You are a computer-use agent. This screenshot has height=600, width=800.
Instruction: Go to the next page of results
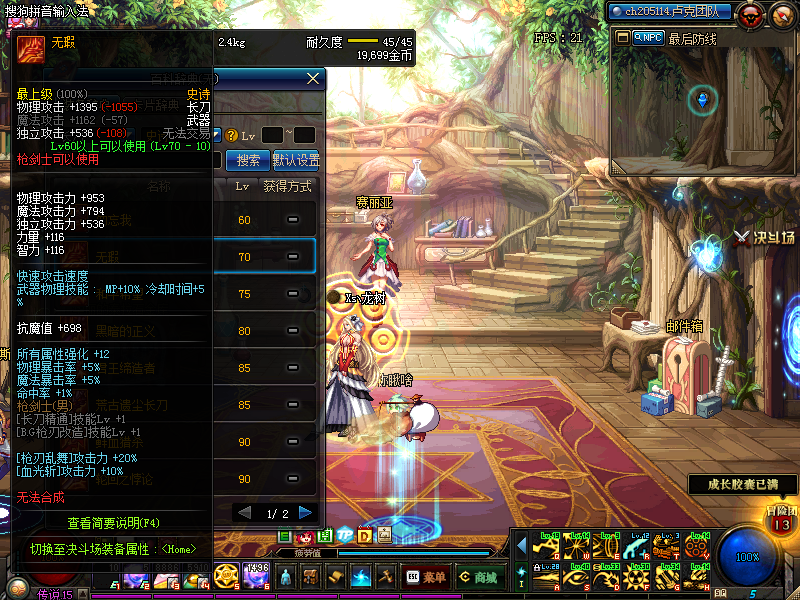305,512
